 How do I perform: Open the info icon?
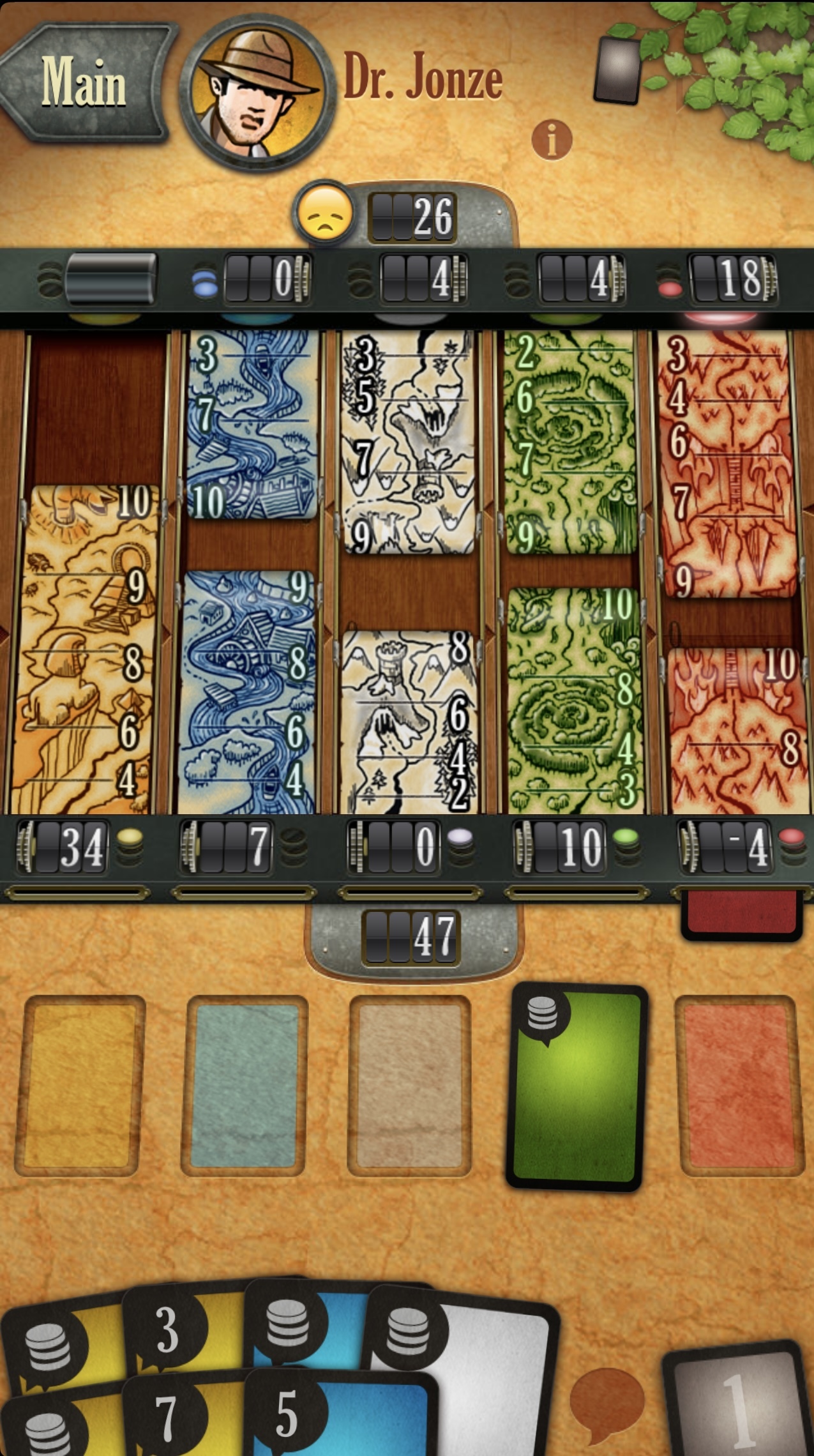552,139
